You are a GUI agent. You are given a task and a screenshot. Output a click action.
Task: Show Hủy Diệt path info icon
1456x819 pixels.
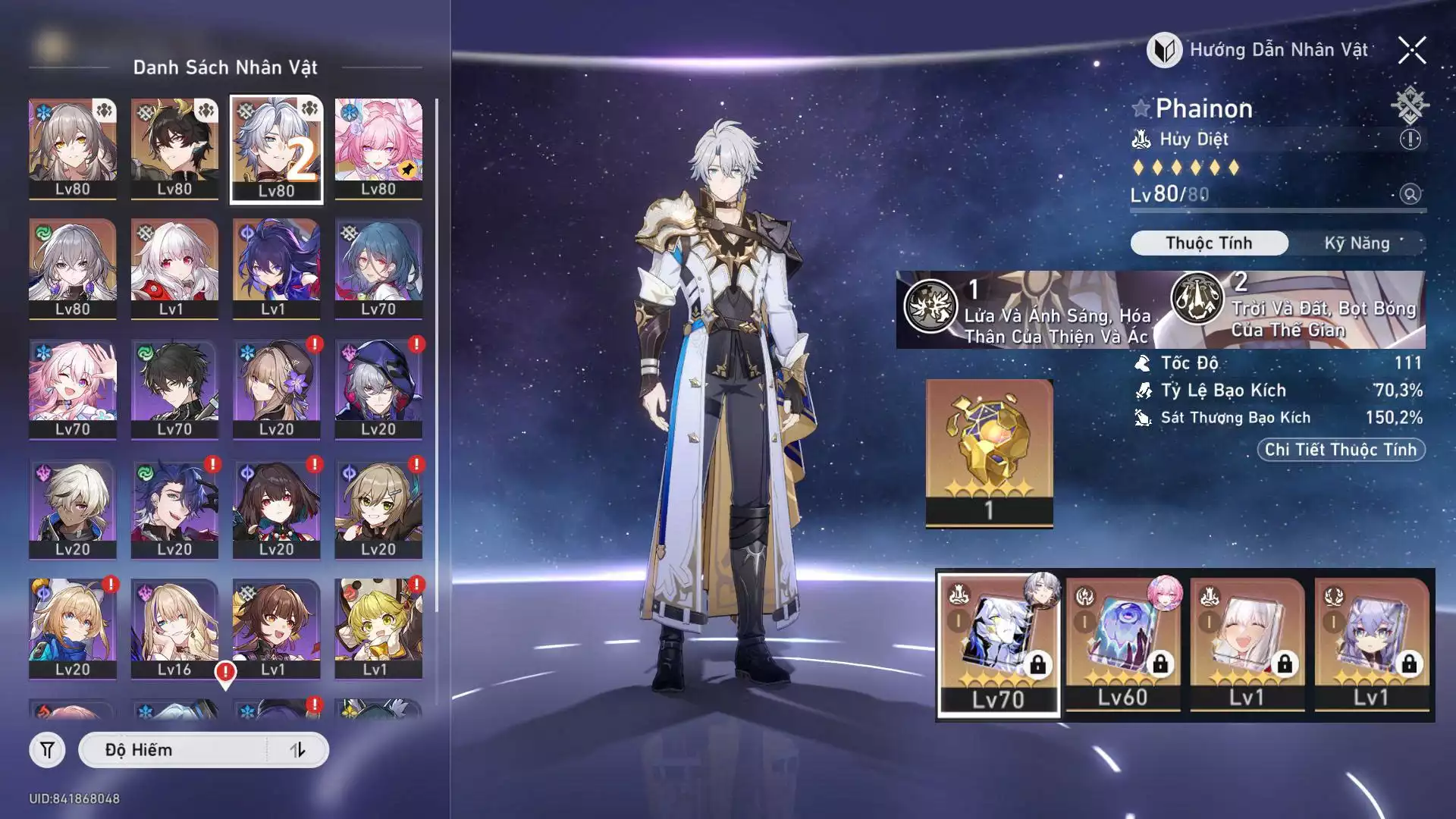(x=1410, y=140)
